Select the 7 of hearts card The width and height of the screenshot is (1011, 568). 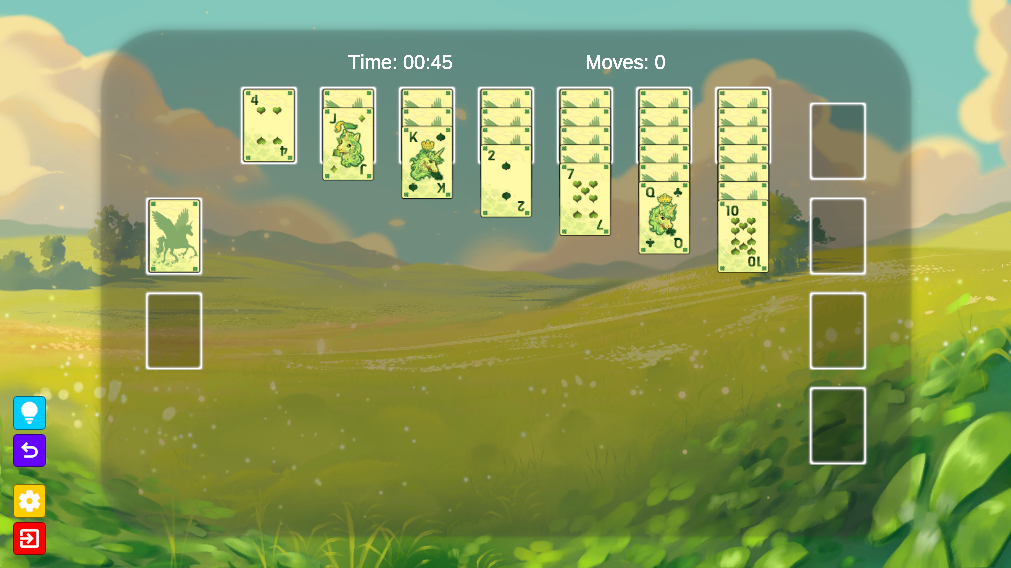pyautogui.click(x=585, y=200)
